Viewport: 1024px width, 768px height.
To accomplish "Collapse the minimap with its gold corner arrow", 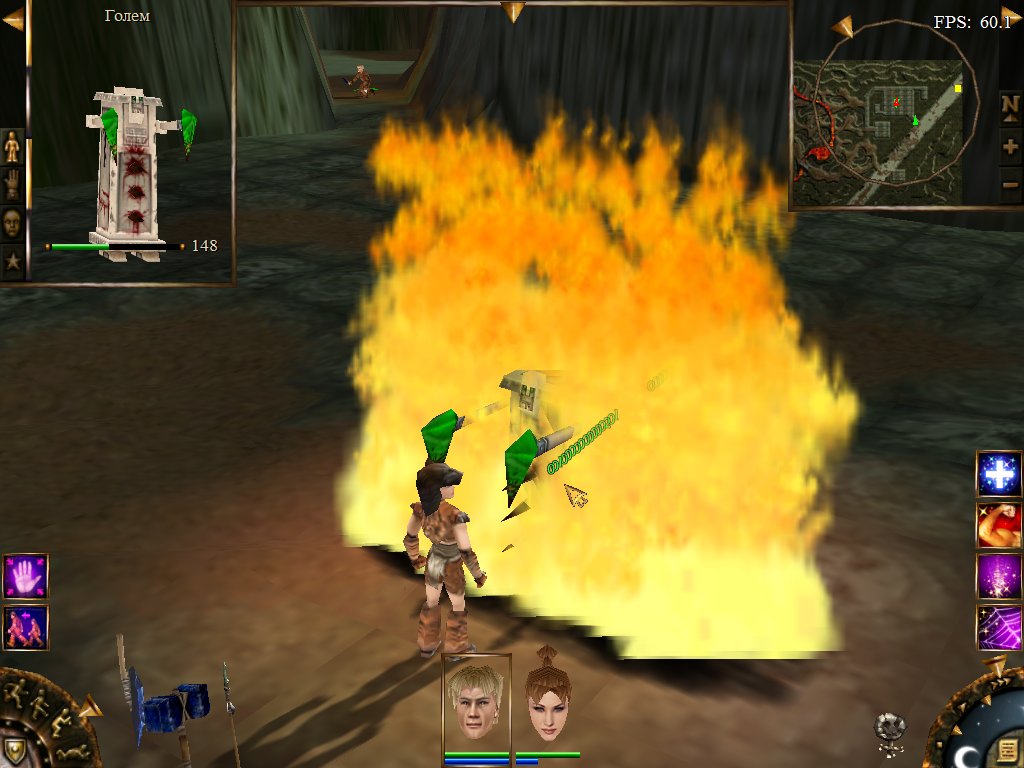I will [x=841, y=25].
